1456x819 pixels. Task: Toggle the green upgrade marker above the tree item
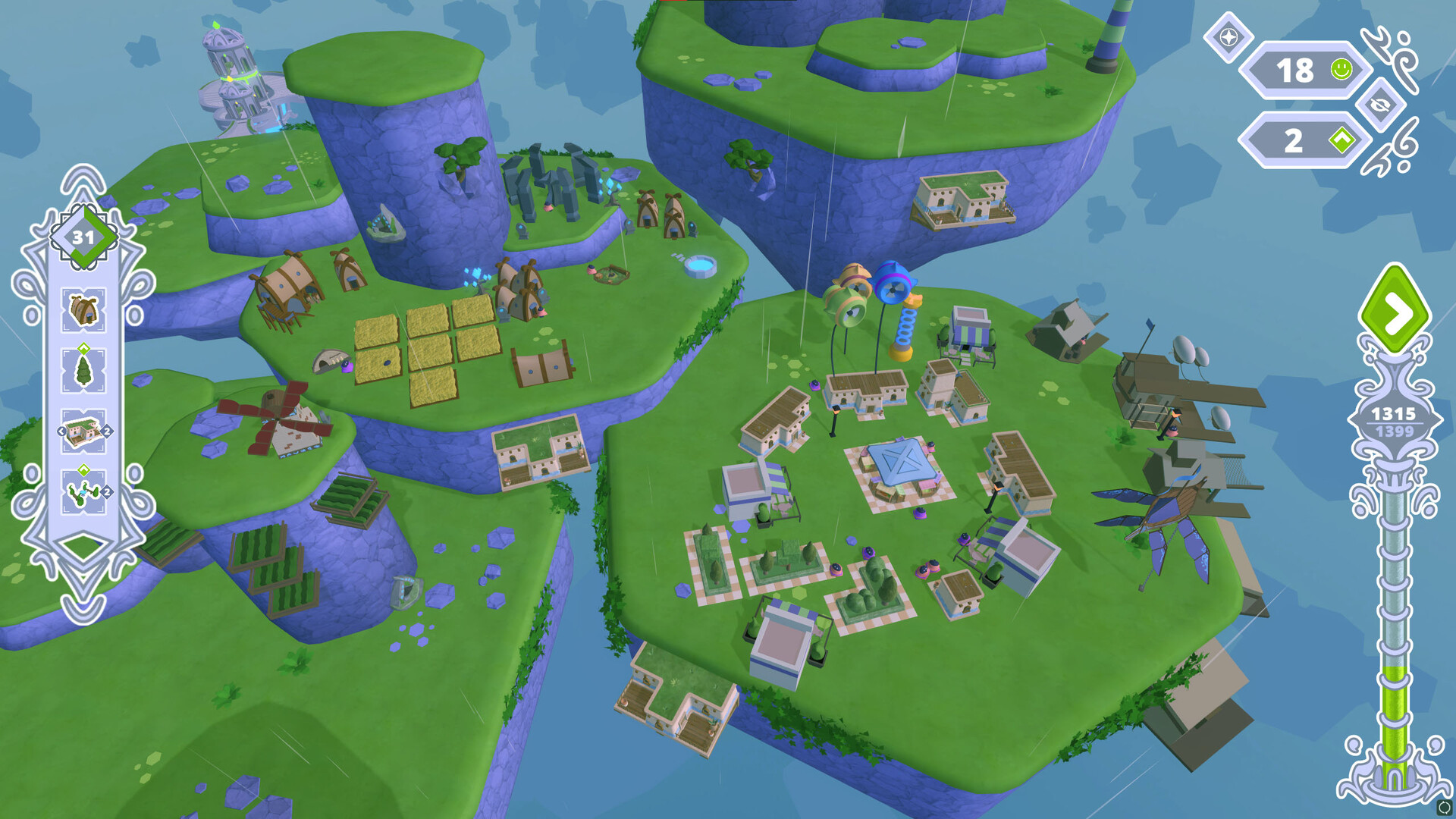(83, 348)
